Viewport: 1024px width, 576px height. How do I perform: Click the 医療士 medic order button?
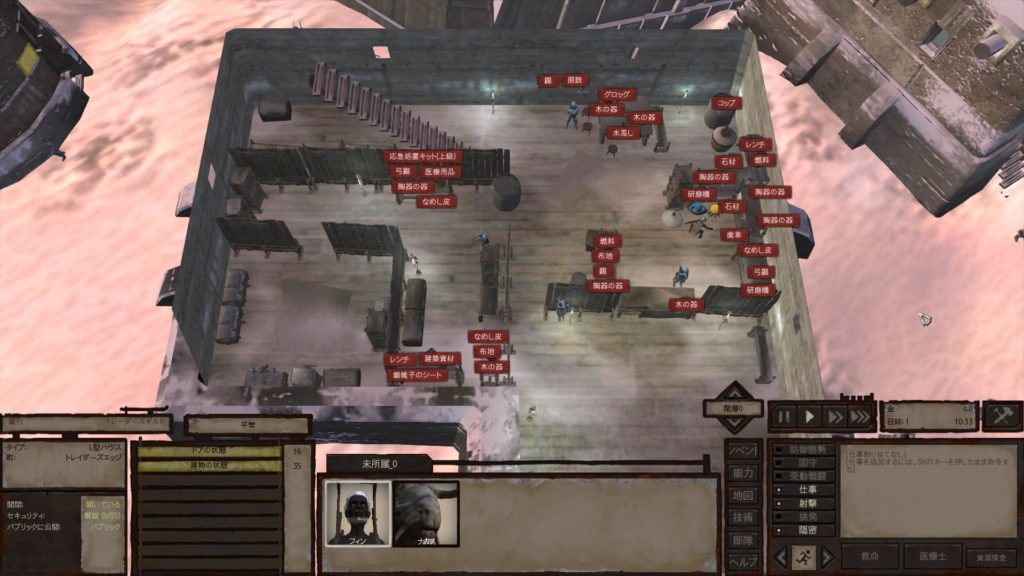[x=932, y=556]
